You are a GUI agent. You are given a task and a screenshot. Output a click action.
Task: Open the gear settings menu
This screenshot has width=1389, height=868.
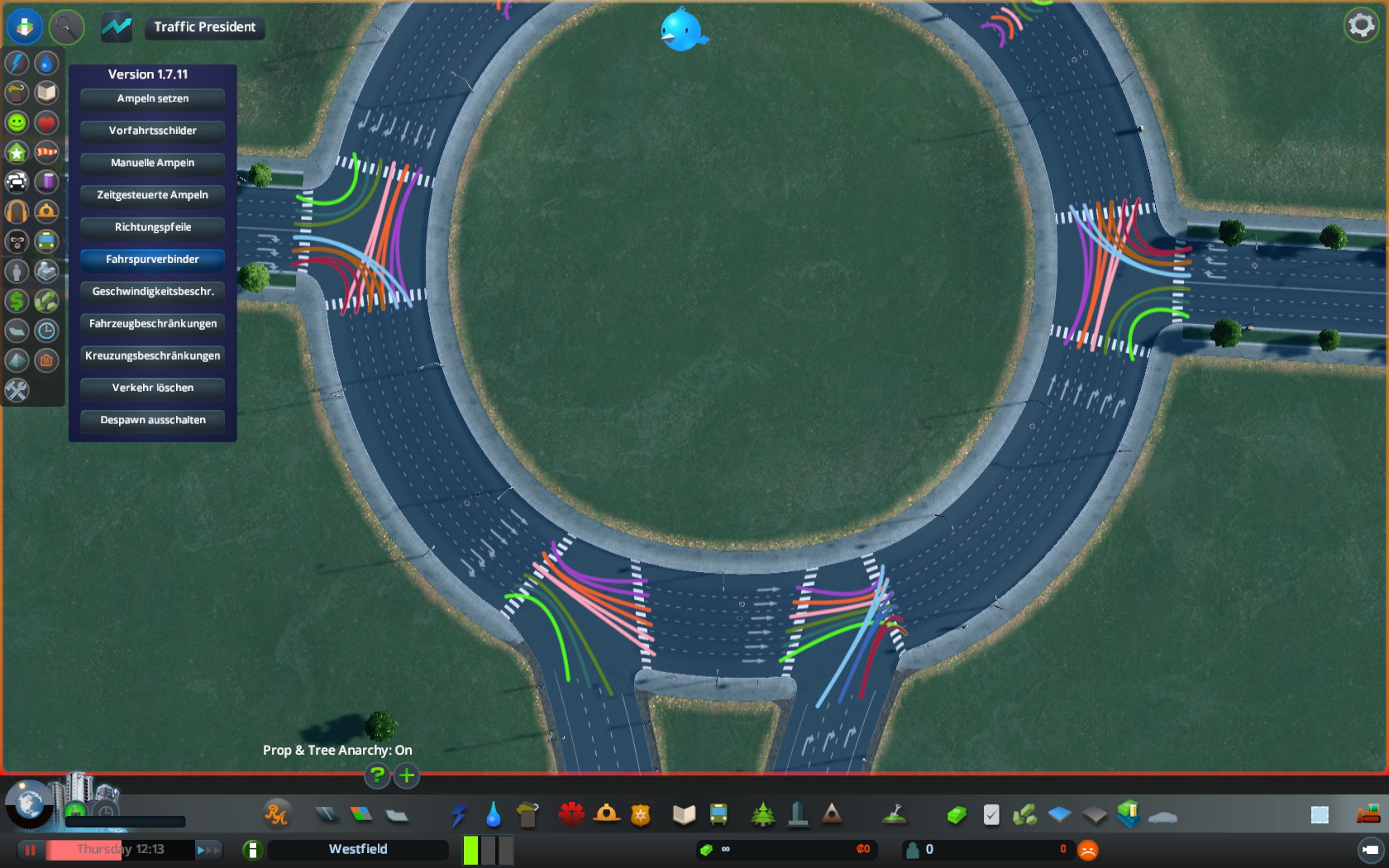1361,26
